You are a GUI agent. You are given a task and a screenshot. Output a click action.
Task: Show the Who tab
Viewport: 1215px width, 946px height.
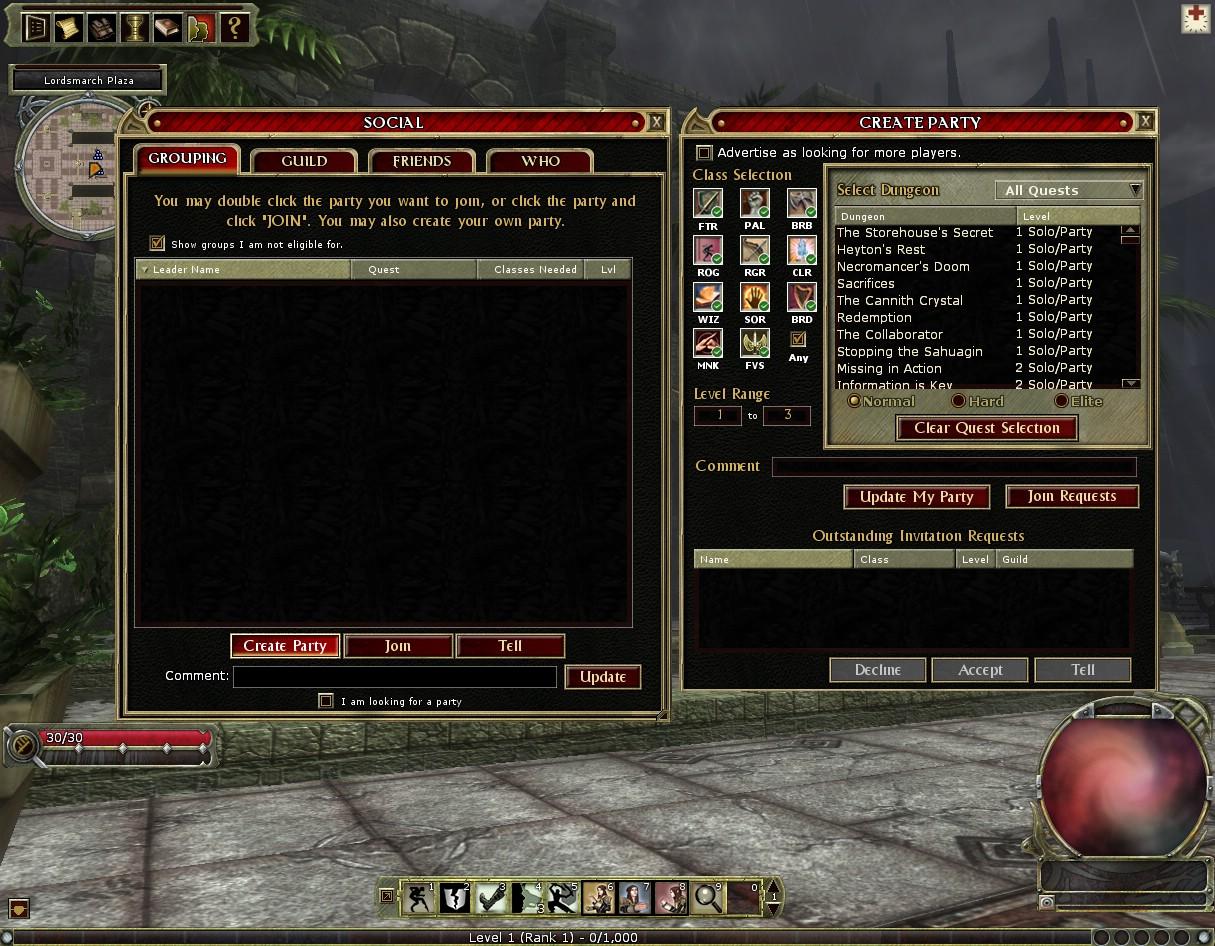[540, 161]
